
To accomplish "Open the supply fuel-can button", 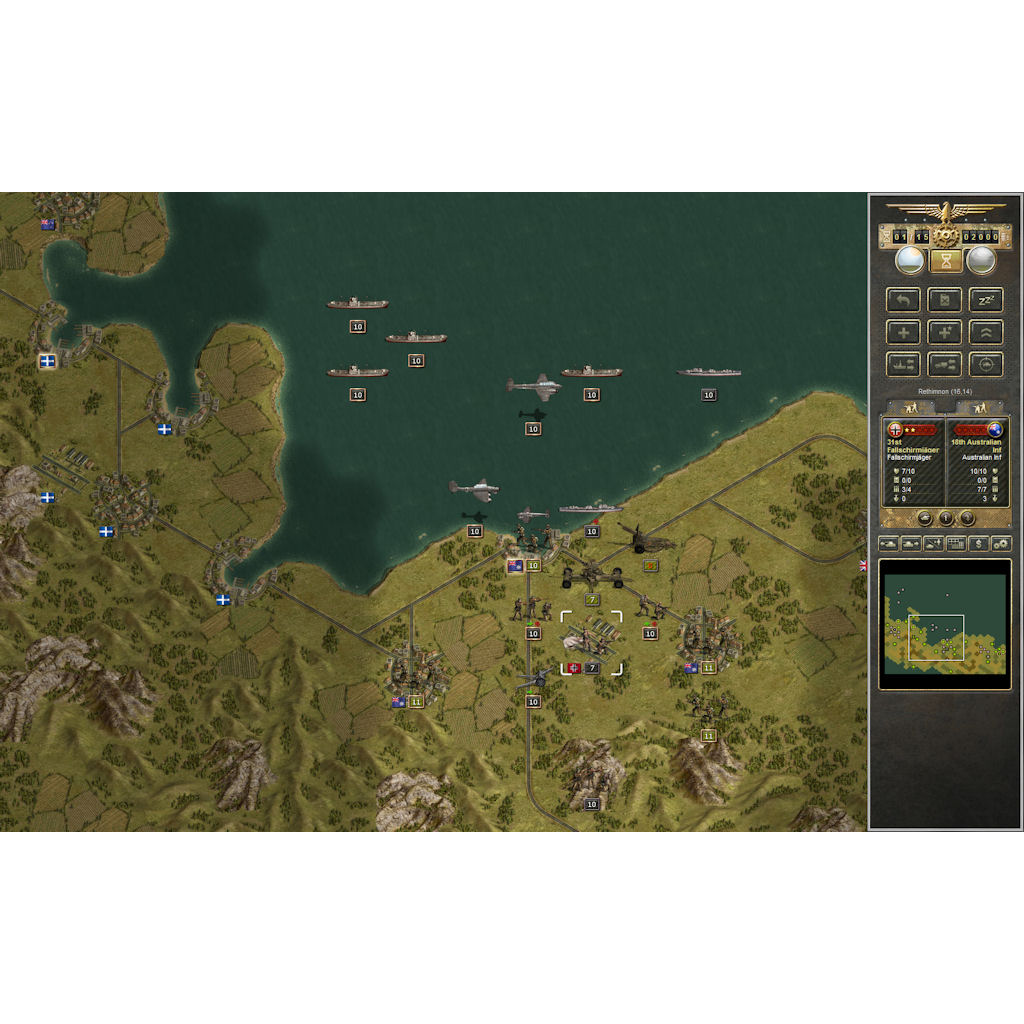I will (945, 300).
